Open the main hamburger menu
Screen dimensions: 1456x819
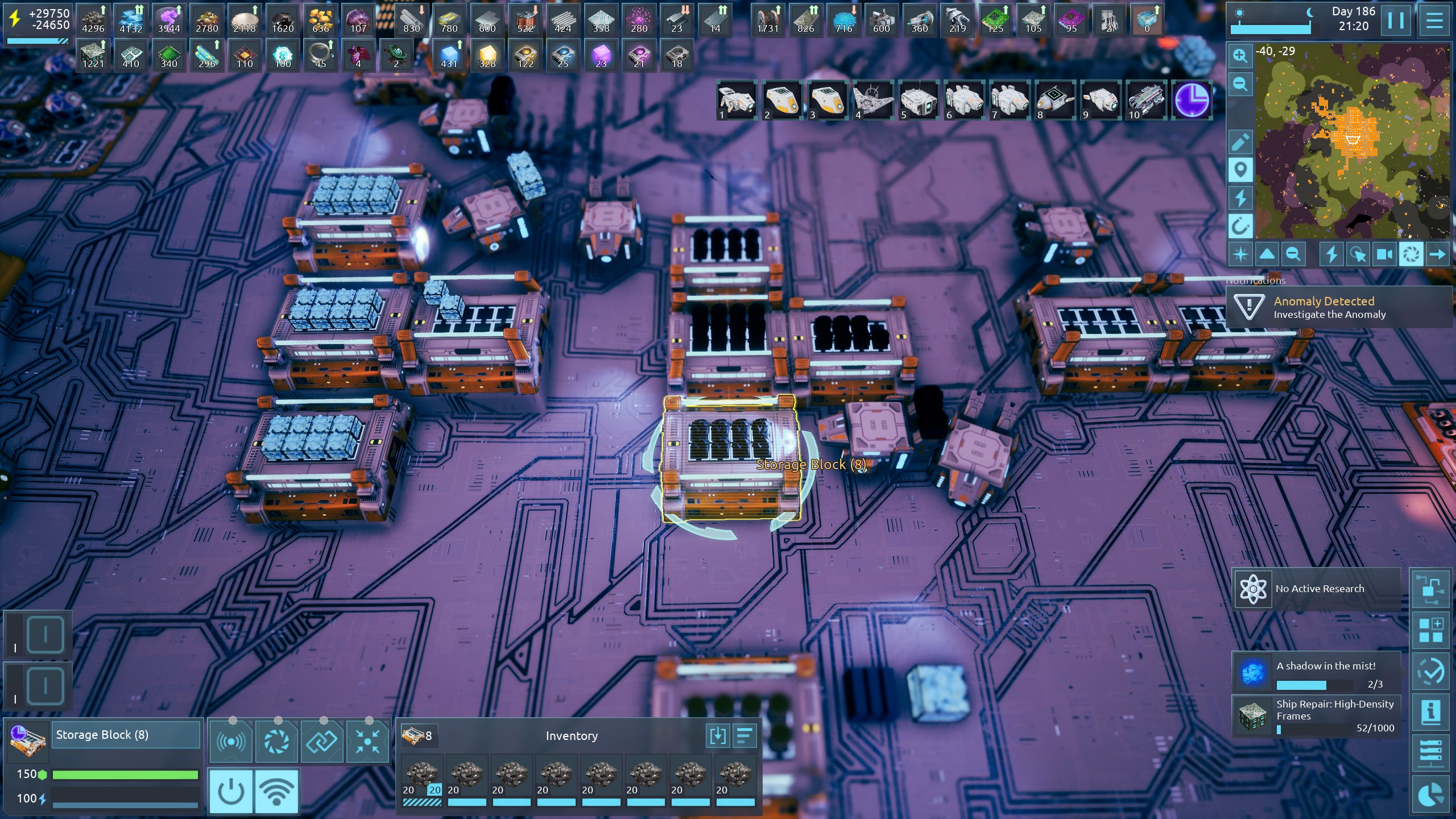click(x=1434, y=20)
